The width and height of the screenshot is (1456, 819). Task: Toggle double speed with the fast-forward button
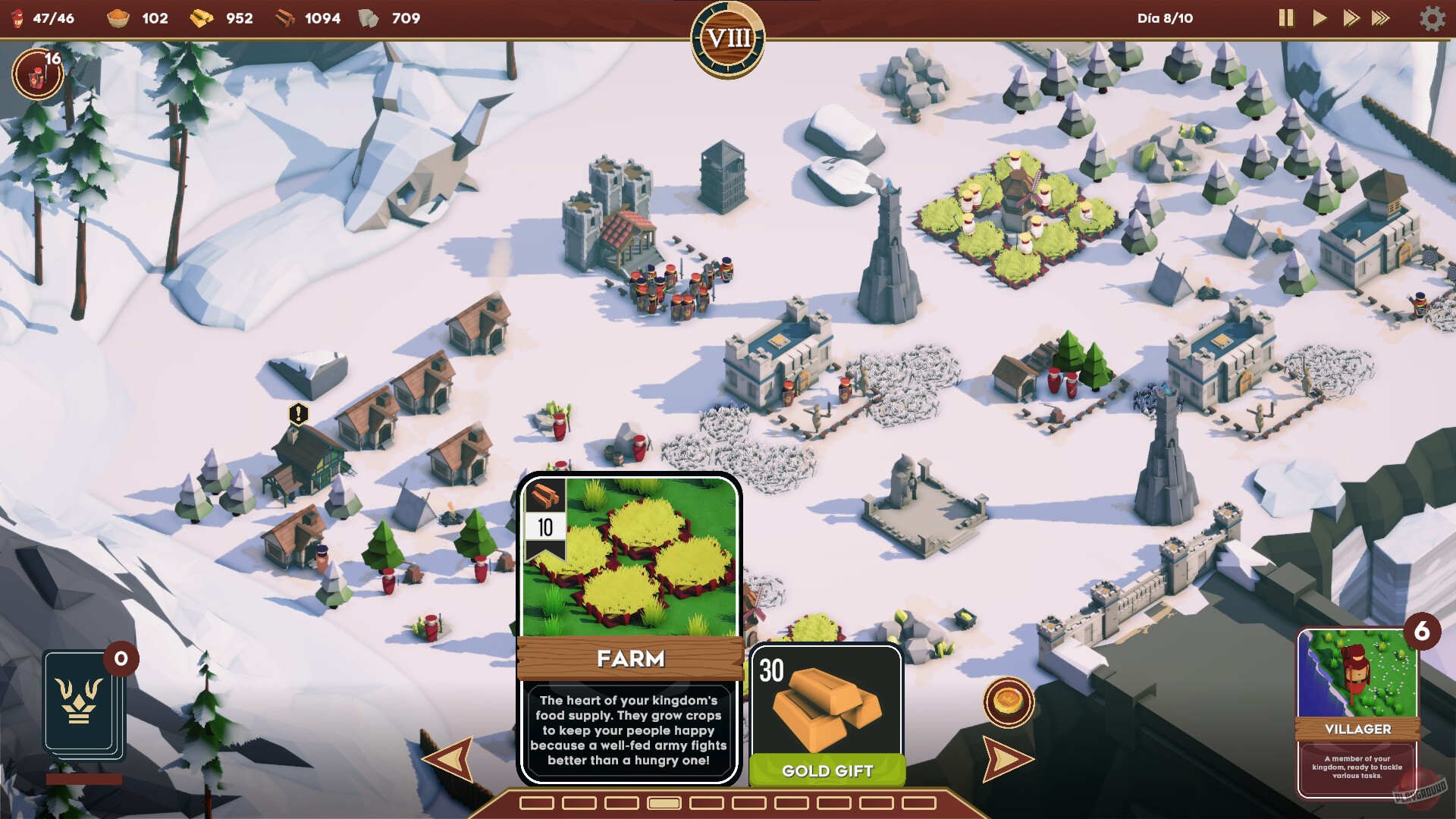coord(1353,18)
